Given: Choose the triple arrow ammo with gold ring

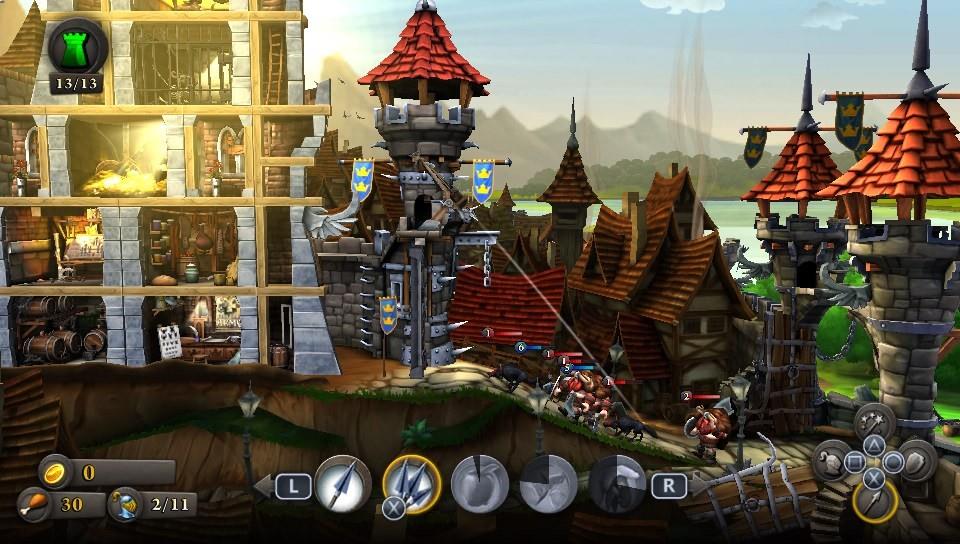Looking at the screenshot, I should click(x=411, y=485).
